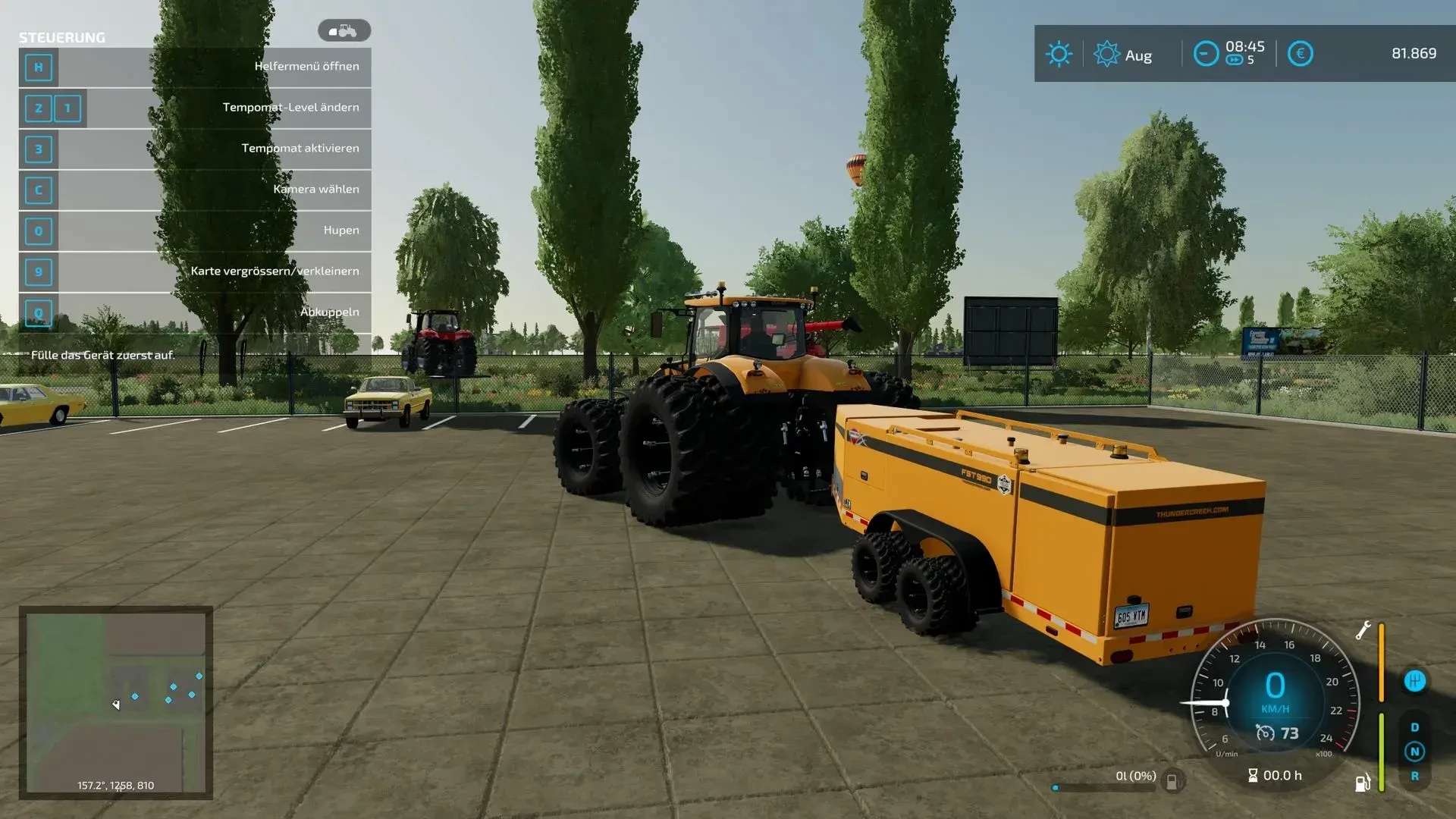Click the wrench vehicle damage icon
Screen dimensions: 1456x819
1363,630
